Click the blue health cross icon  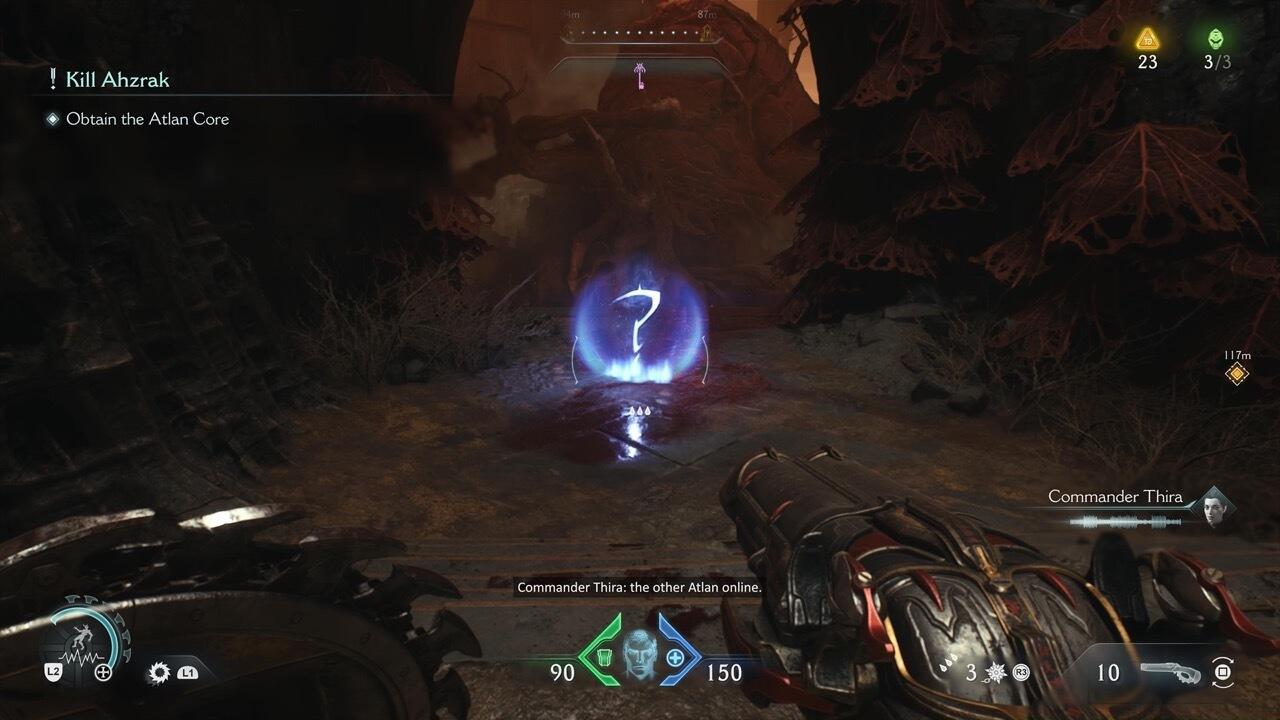(675, 657)
